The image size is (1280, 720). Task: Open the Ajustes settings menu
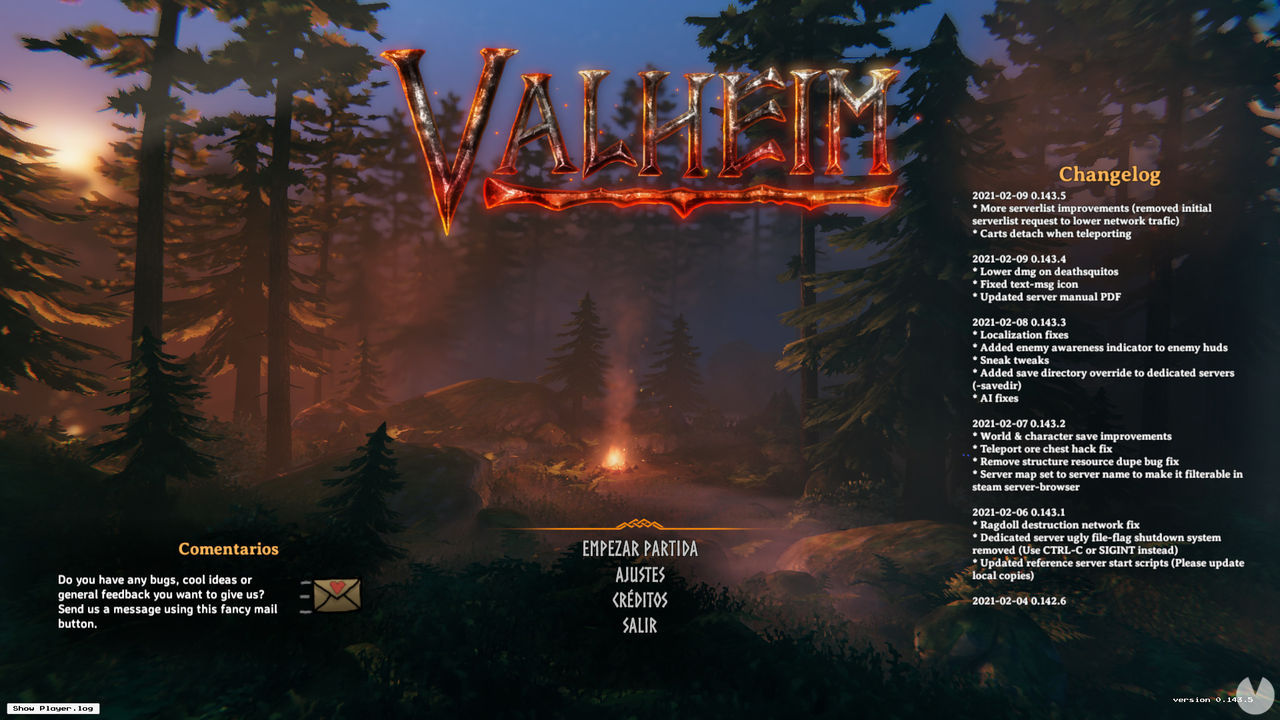(x=640, y=576)
